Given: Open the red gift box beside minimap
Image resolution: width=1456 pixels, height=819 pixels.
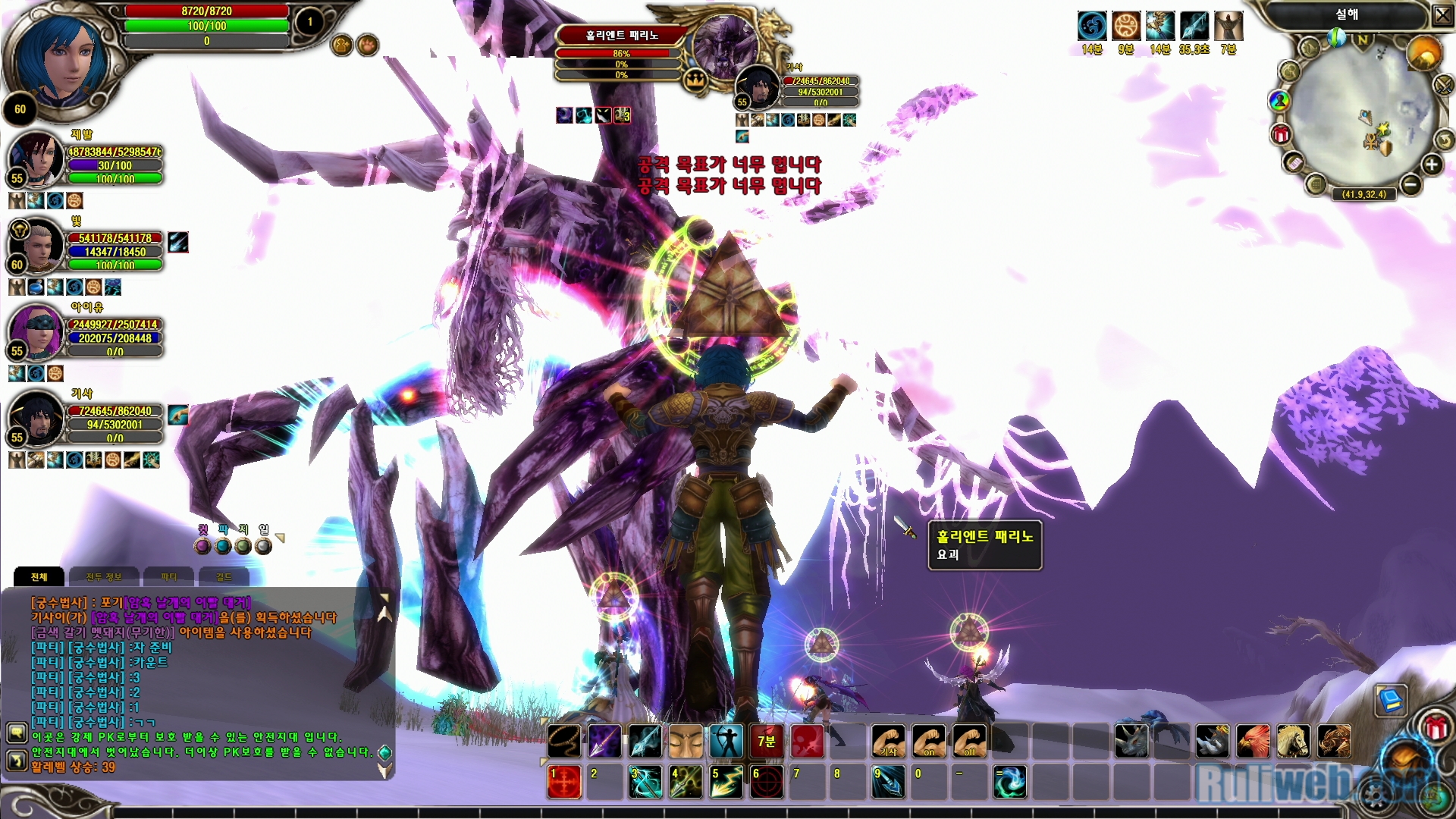Looking at the screenshot, I should (x=1281, y=135).
